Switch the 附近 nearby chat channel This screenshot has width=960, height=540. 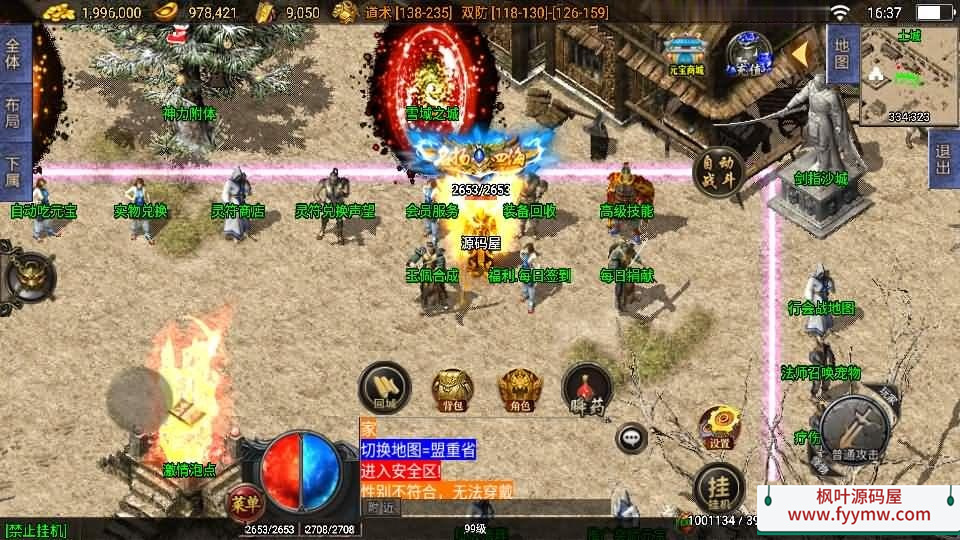pos(379,507)
